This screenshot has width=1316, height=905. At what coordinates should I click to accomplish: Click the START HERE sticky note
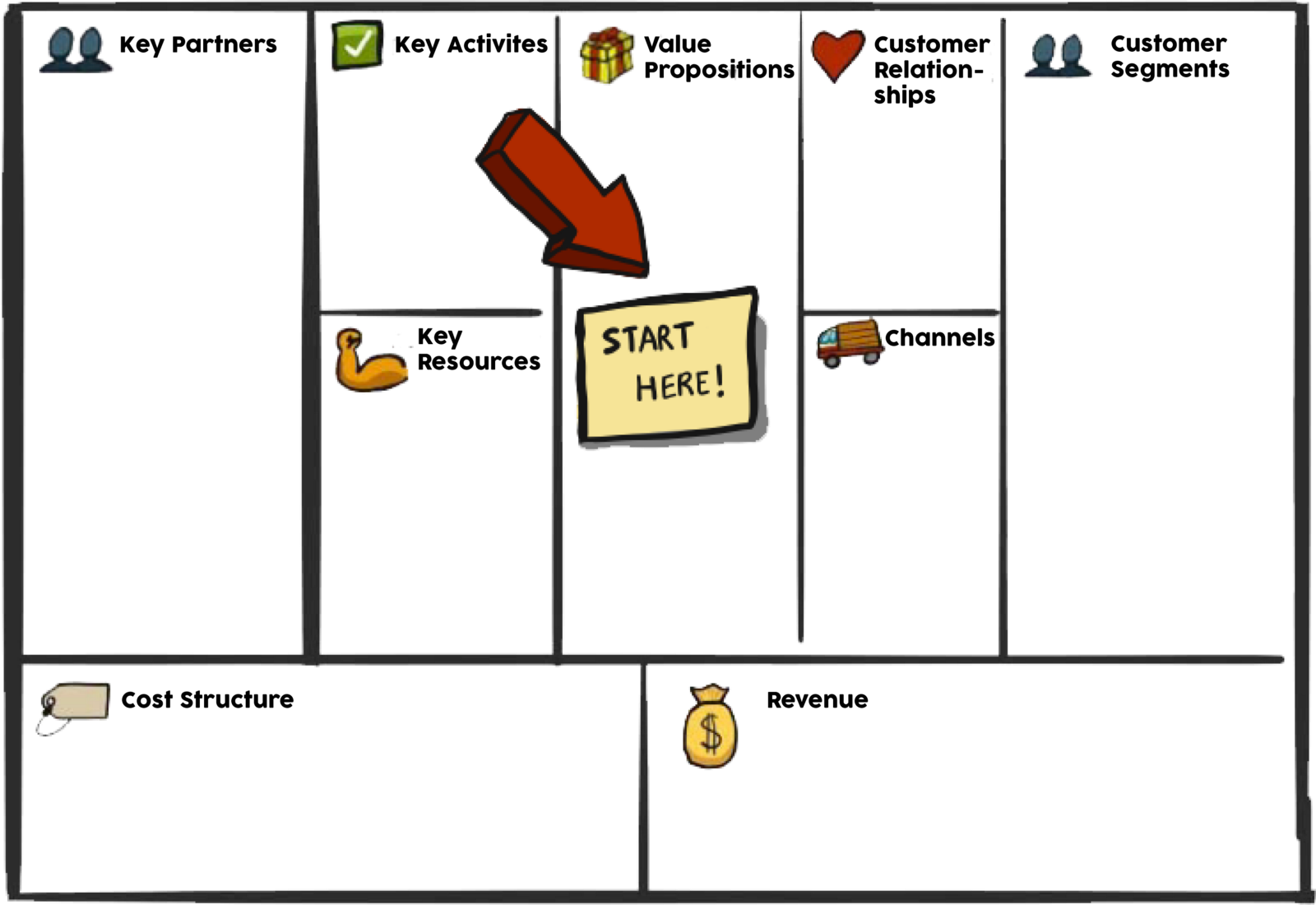click(667, 363)
